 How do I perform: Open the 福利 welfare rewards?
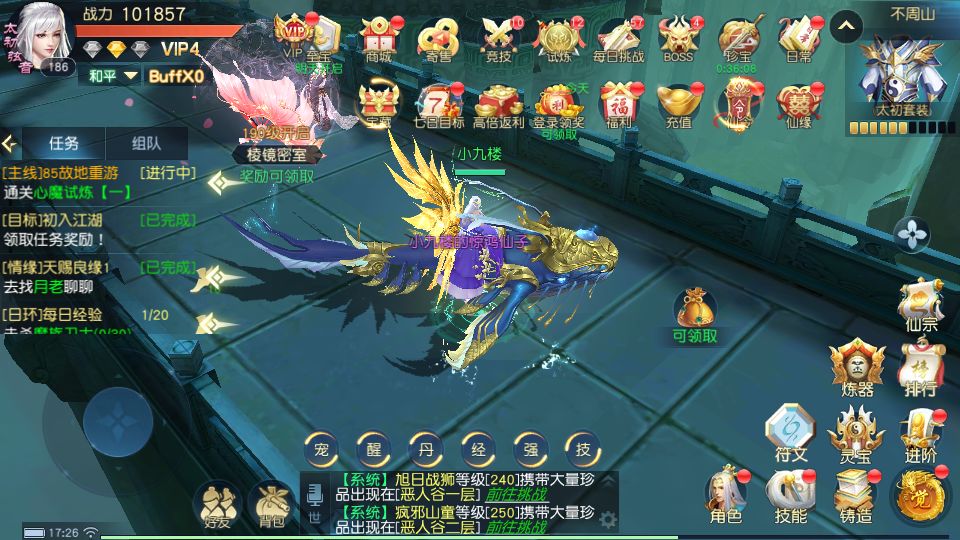point(619,104)
